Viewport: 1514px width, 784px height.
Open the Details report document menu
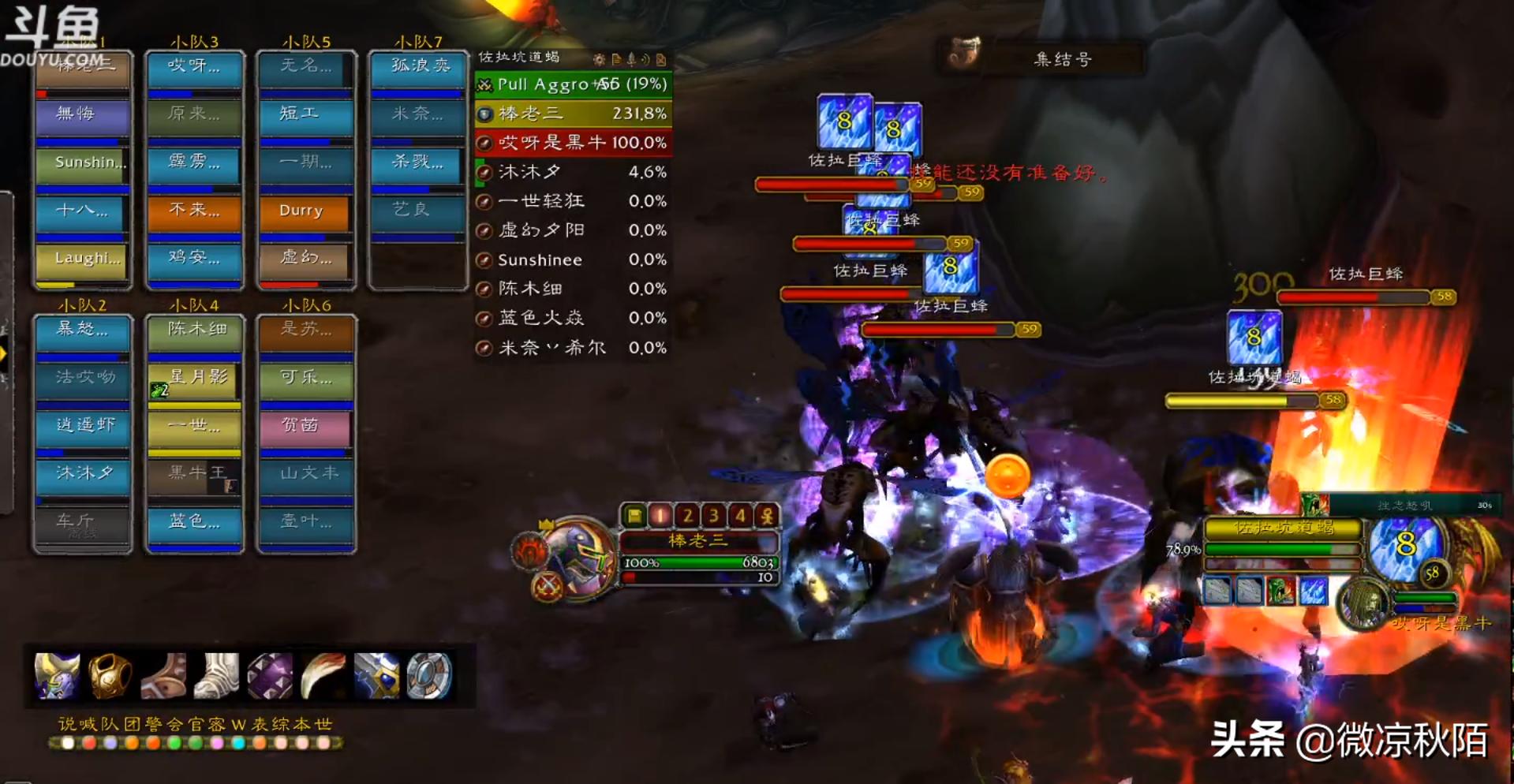(615, 58)
